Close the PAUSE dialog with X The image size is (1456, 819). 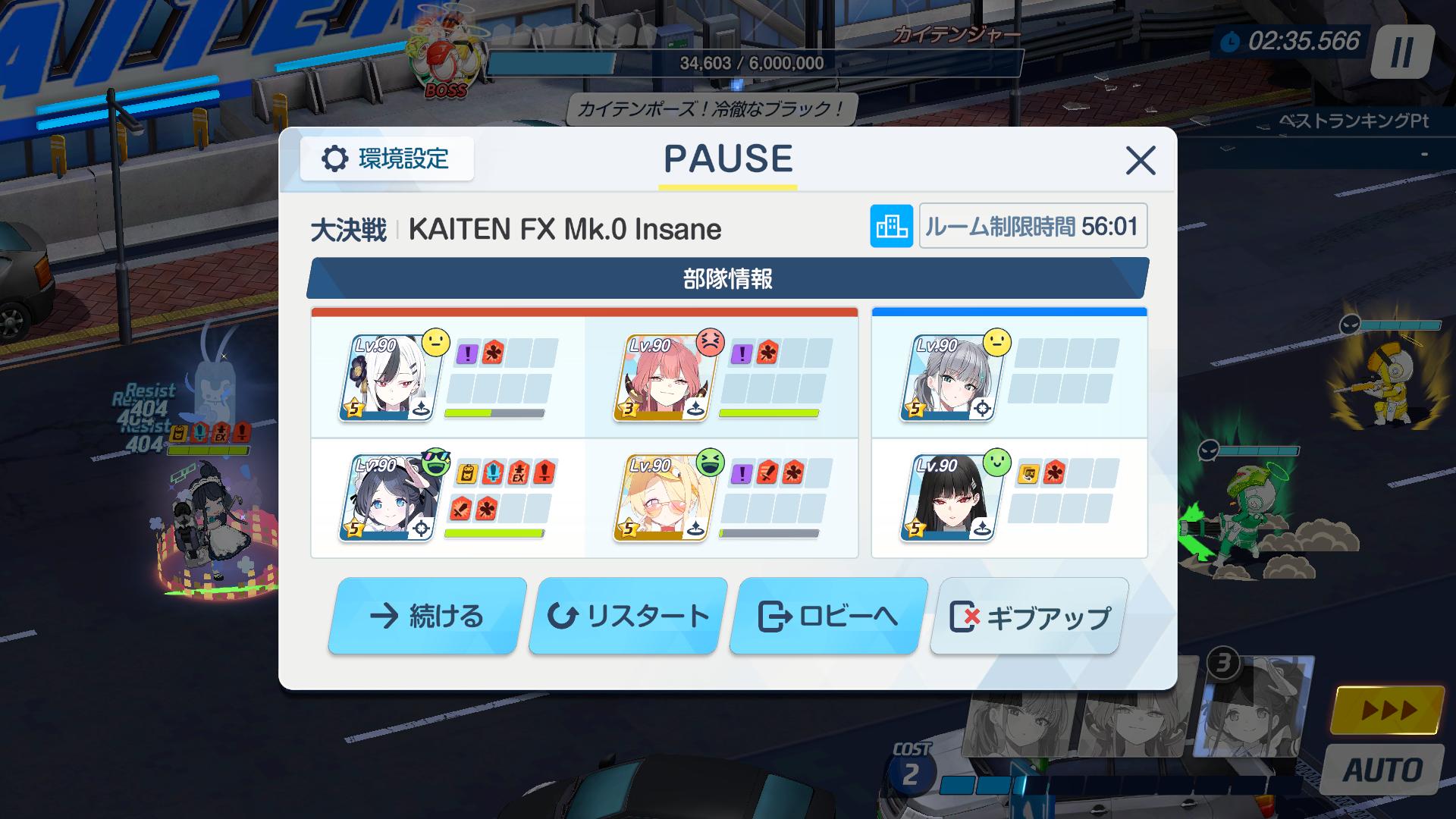point(1140,161)
